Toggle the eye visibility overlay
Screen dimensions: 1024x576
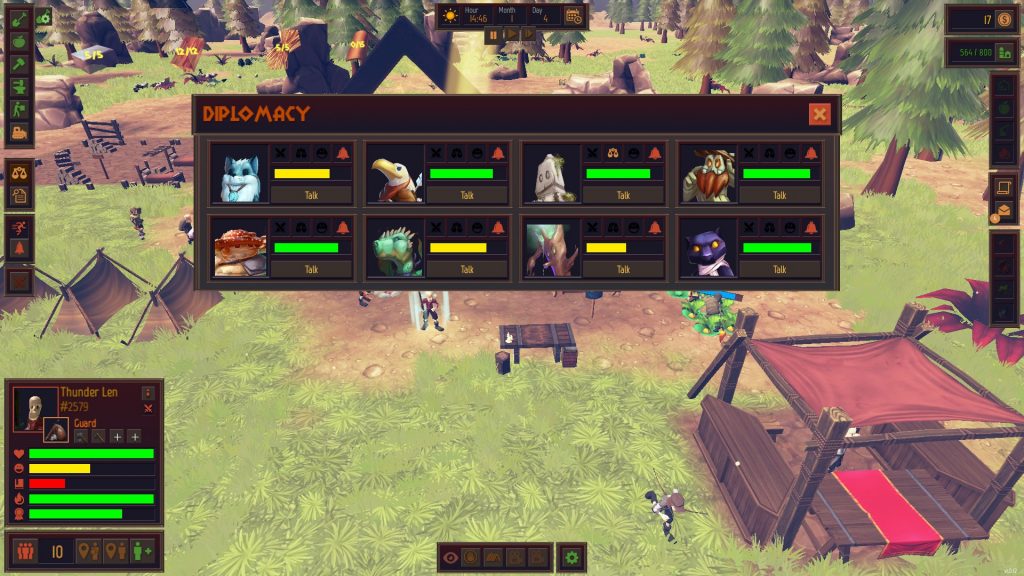450,558
